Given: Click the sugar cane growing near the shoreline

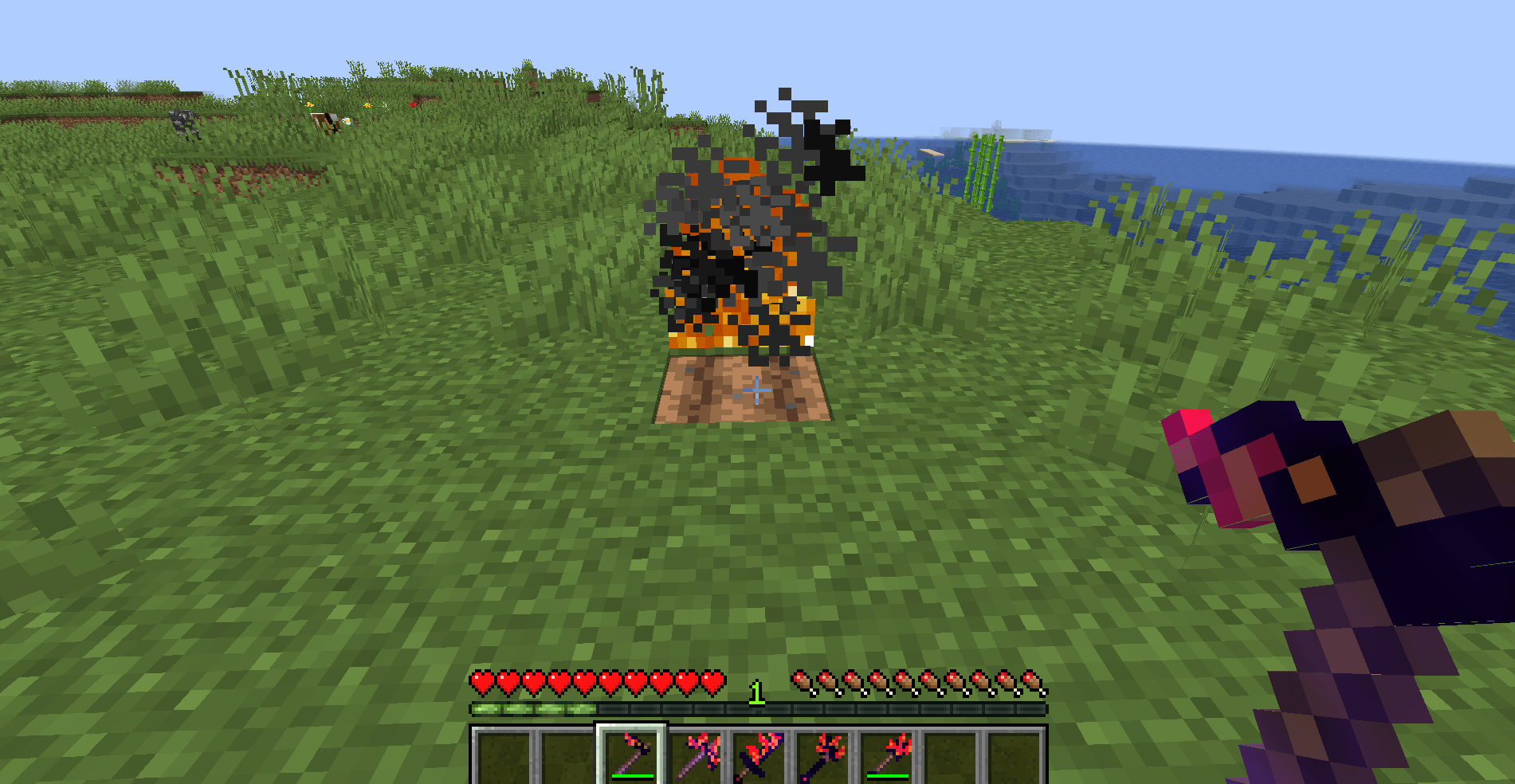Looking at the screenshot, I should [x=982, y=171].
